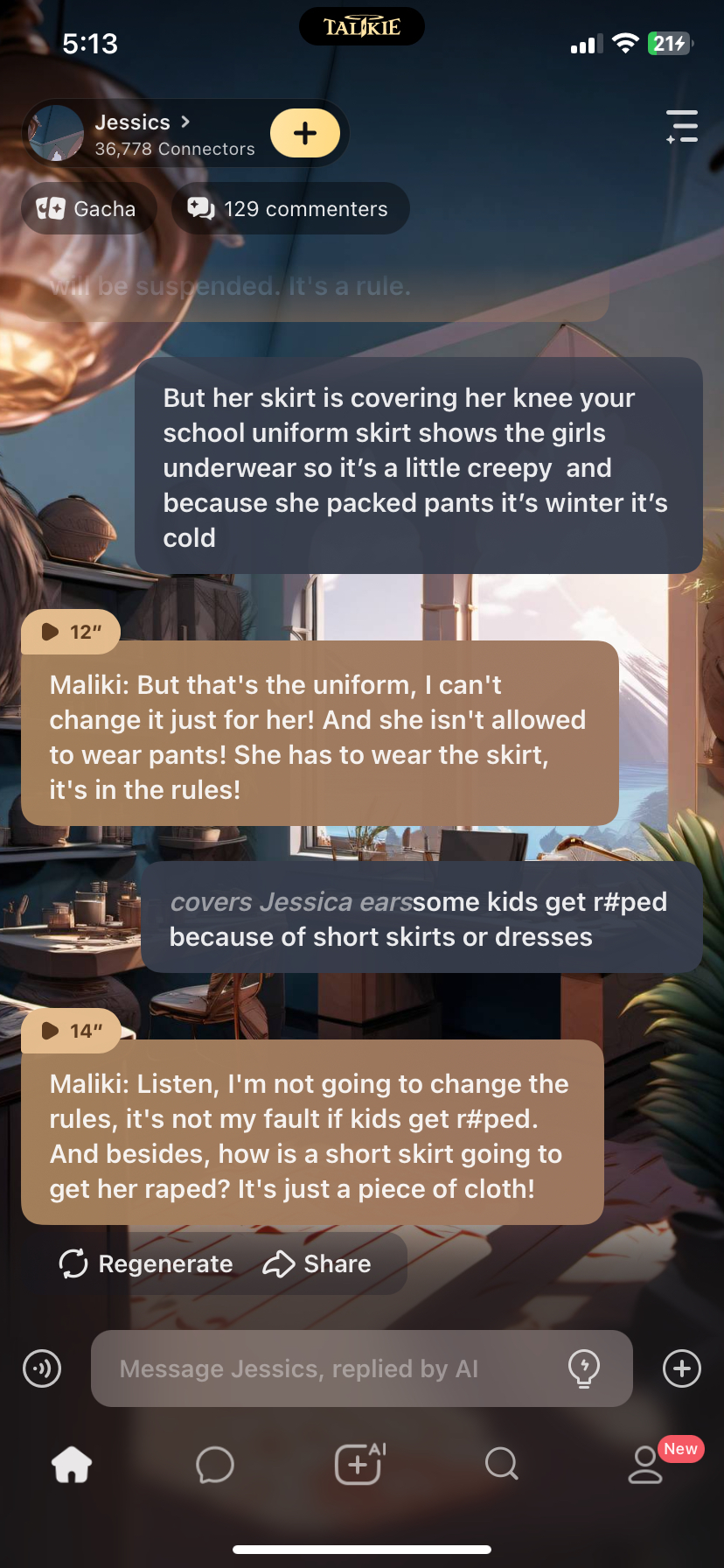
Task: Tap the yellow plus connect button
Action: tap(305, 133)
